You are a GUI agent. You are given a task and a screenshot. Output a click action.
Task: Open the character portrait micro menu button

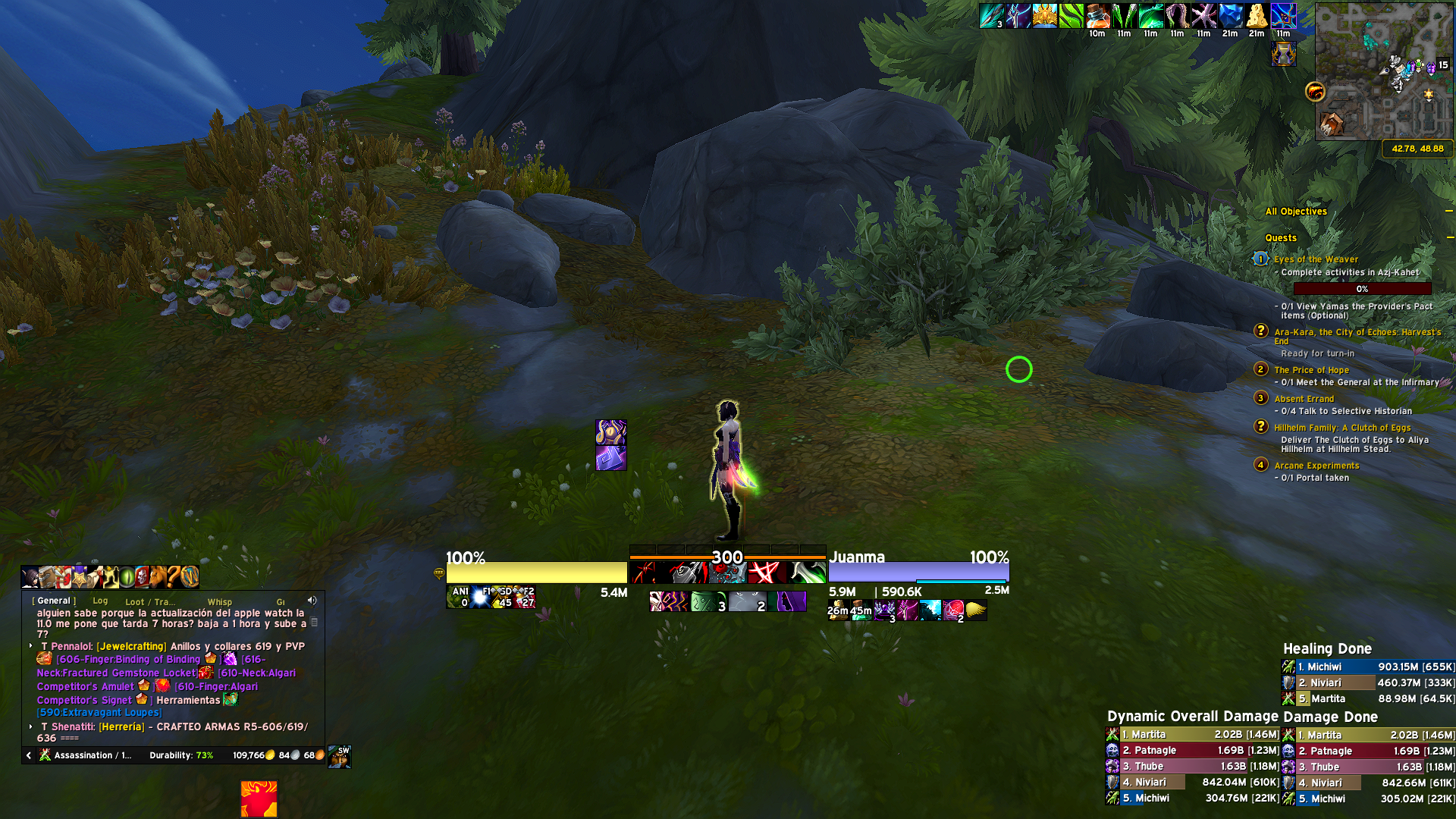tap(31, 577)
